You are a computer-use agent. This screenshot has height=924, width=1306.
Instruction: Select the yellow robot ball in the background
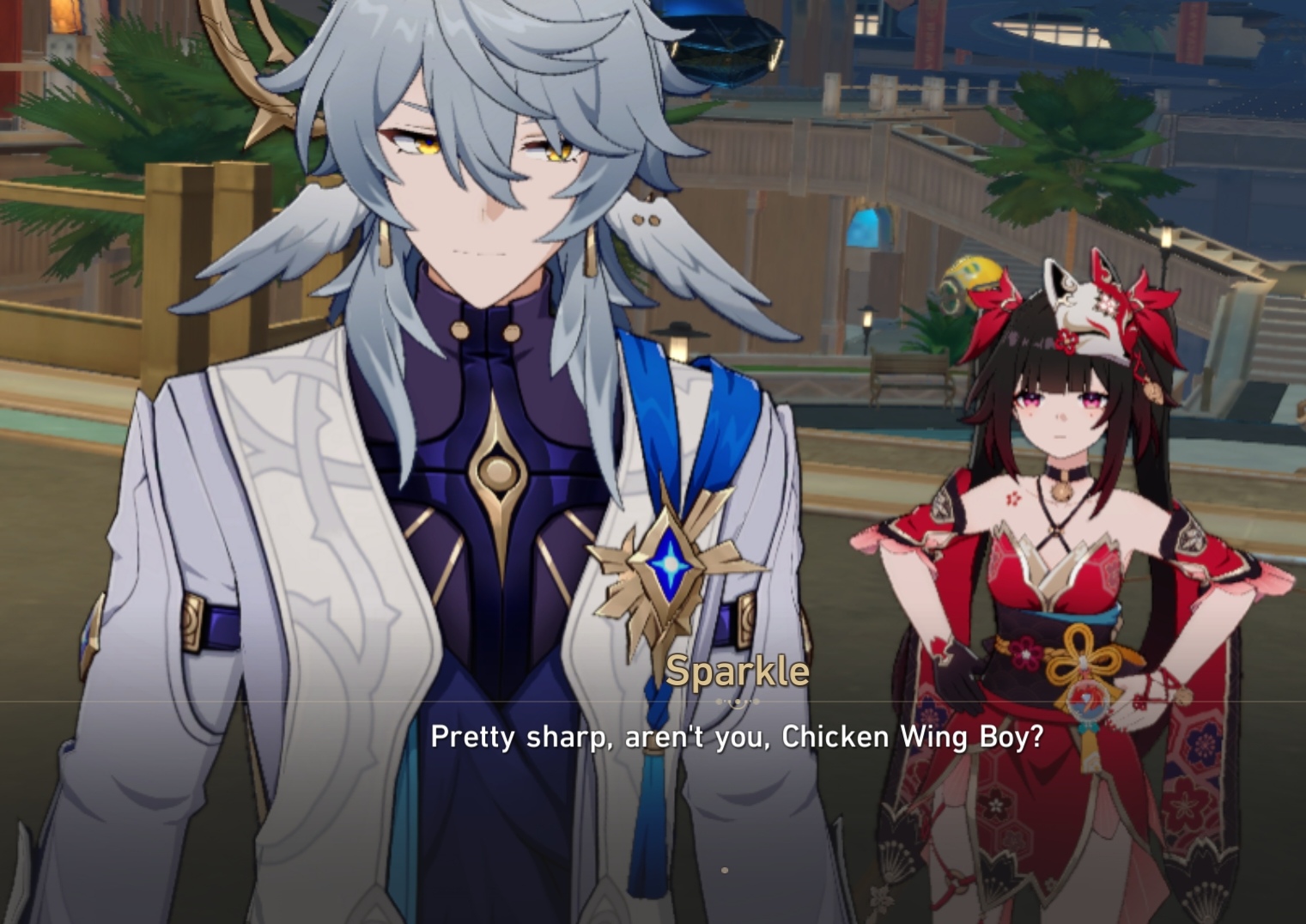pos(975,275)
